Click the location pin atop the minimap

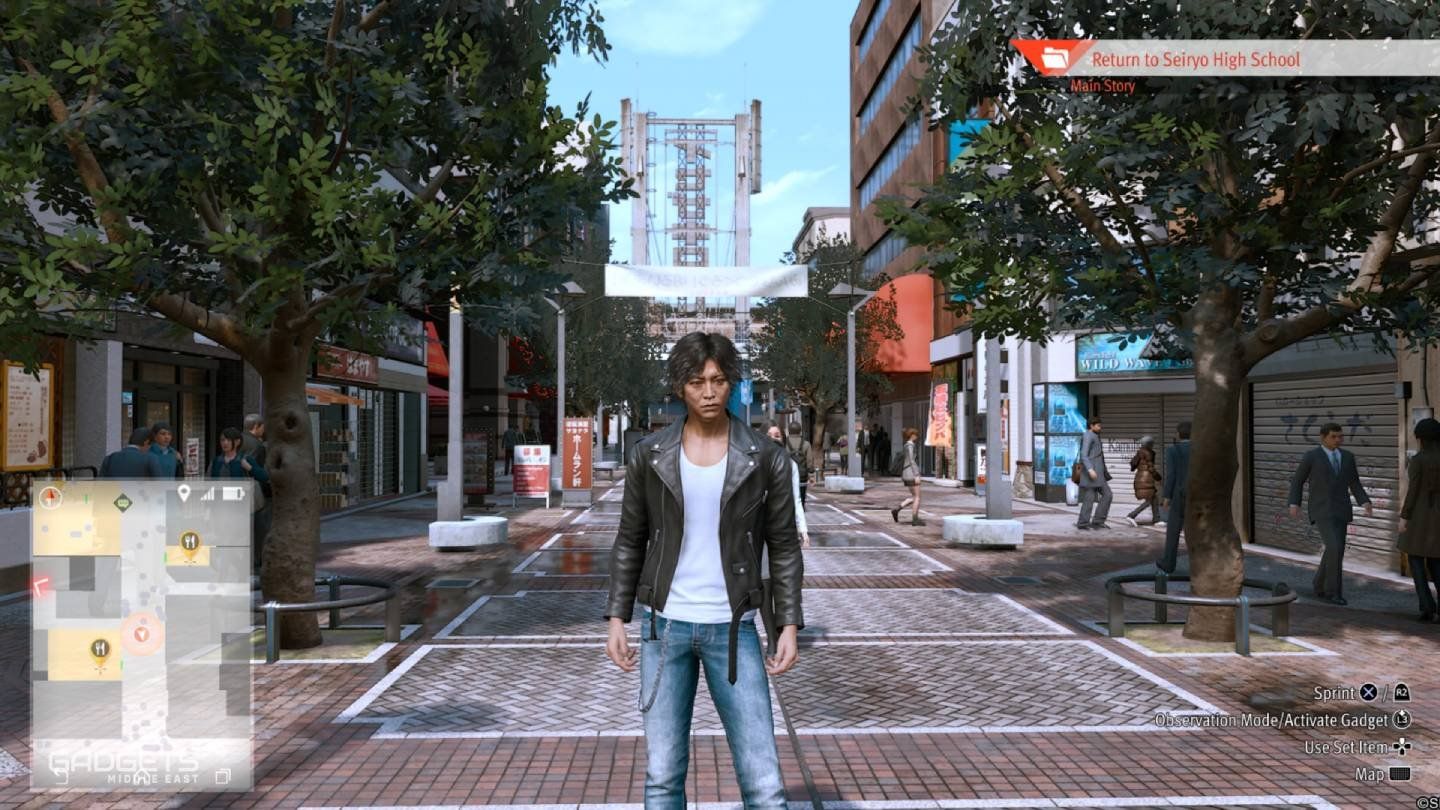(183, 490)
